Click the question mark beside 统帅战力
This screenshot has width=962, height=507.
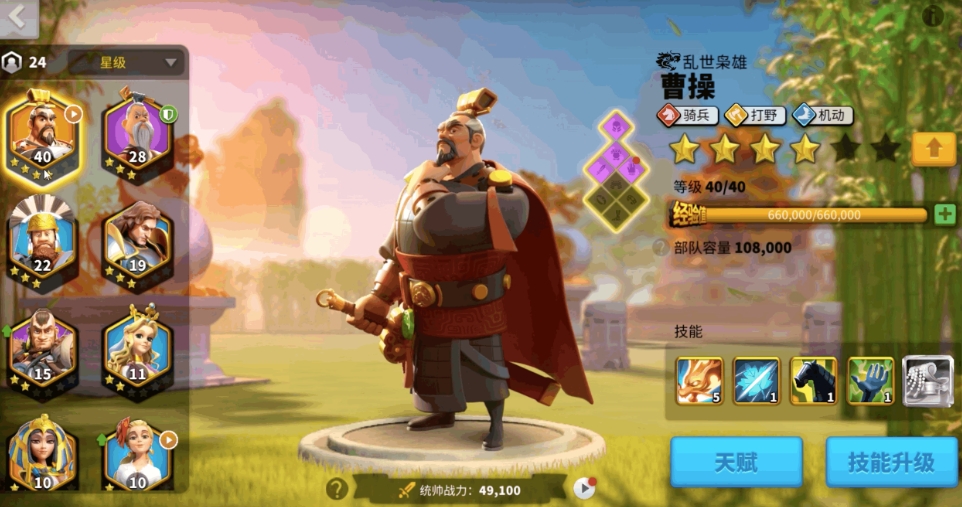pyautogui.click(x=337, y=488)
